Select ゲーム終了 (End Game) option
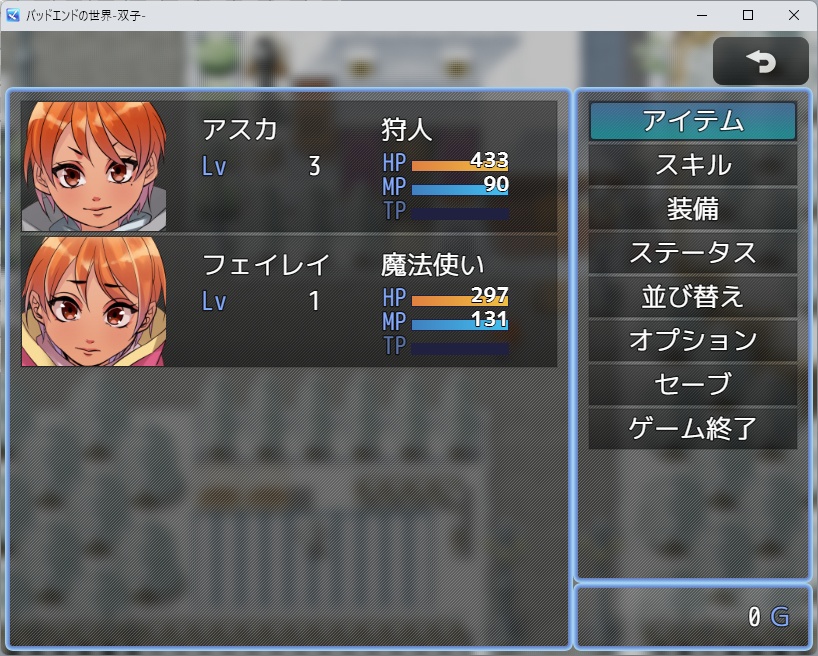The width and height of the screenshot is (818, 656). (x=692, y=429)
